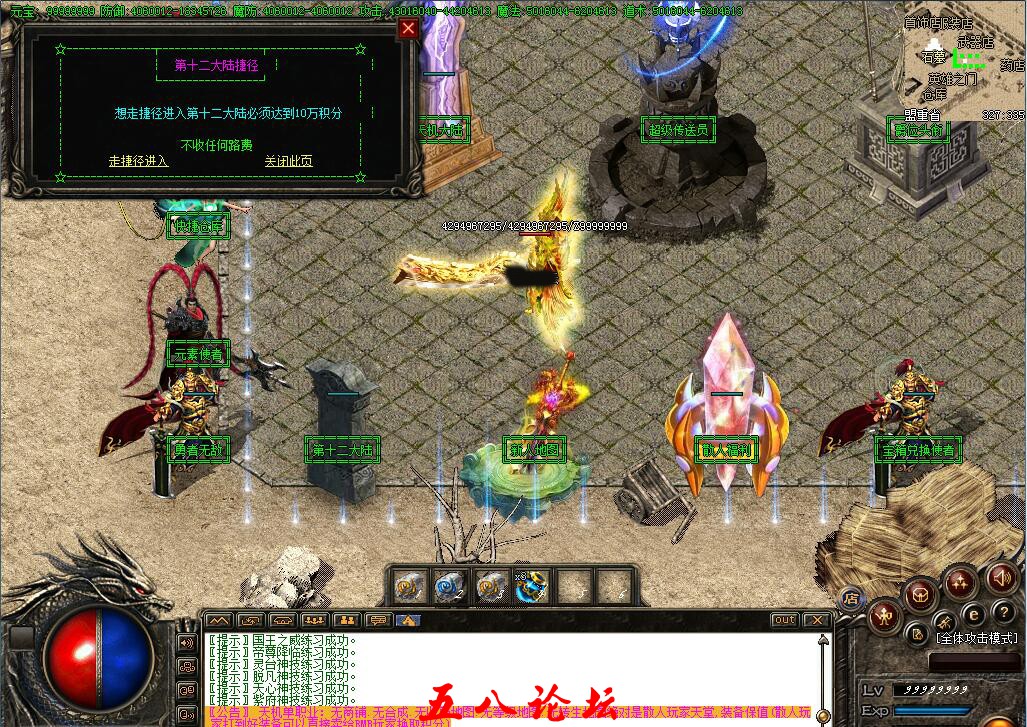Close the shortcut dialog with the red X
Image resolution: width=1027 pixels, height=727 pixels.
pyautogui.click(x=408, y=29)
